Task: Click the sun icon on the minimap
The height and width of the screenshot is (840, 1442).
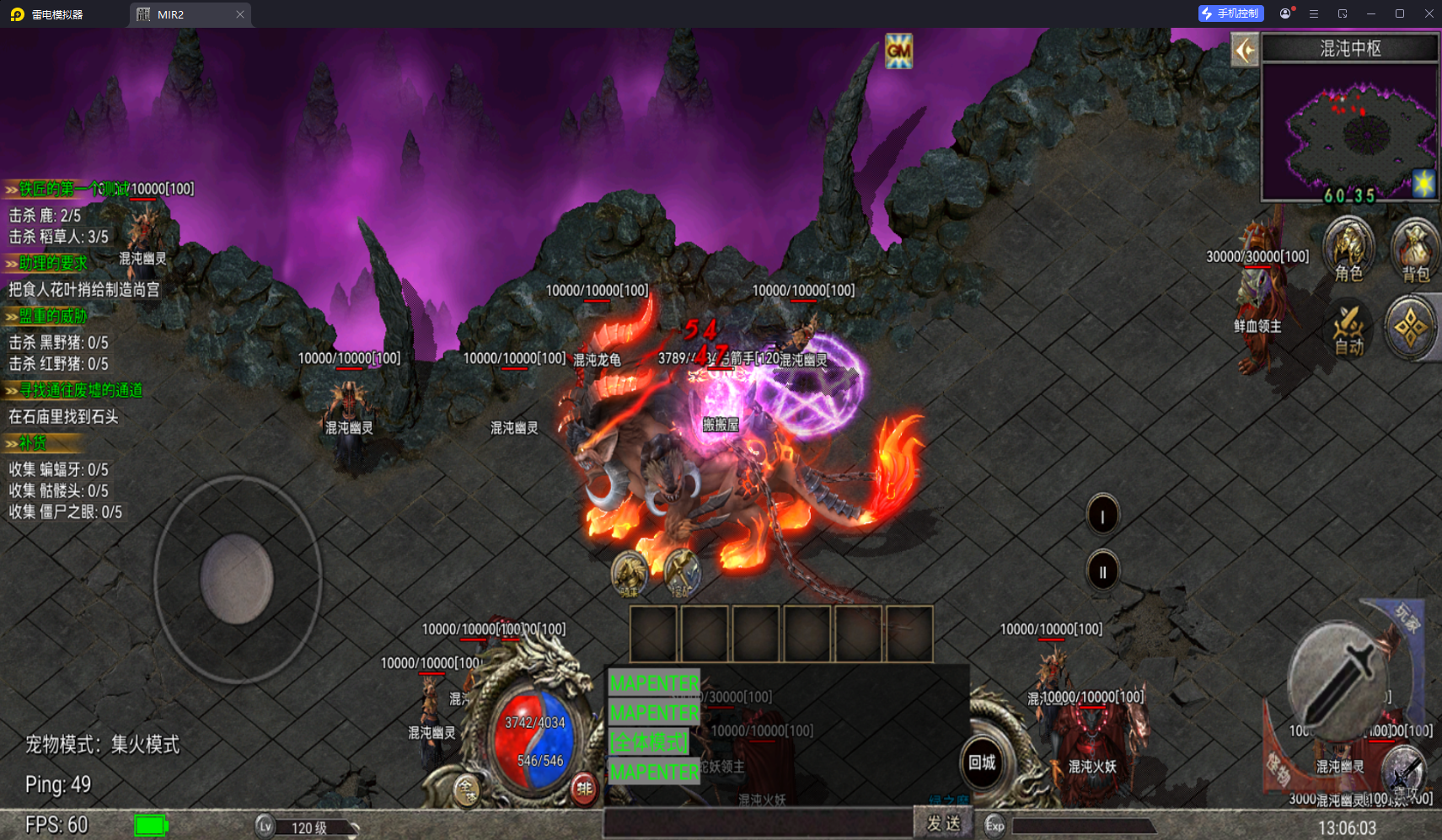Action: pyautogui.click(x=1423, y=183)
